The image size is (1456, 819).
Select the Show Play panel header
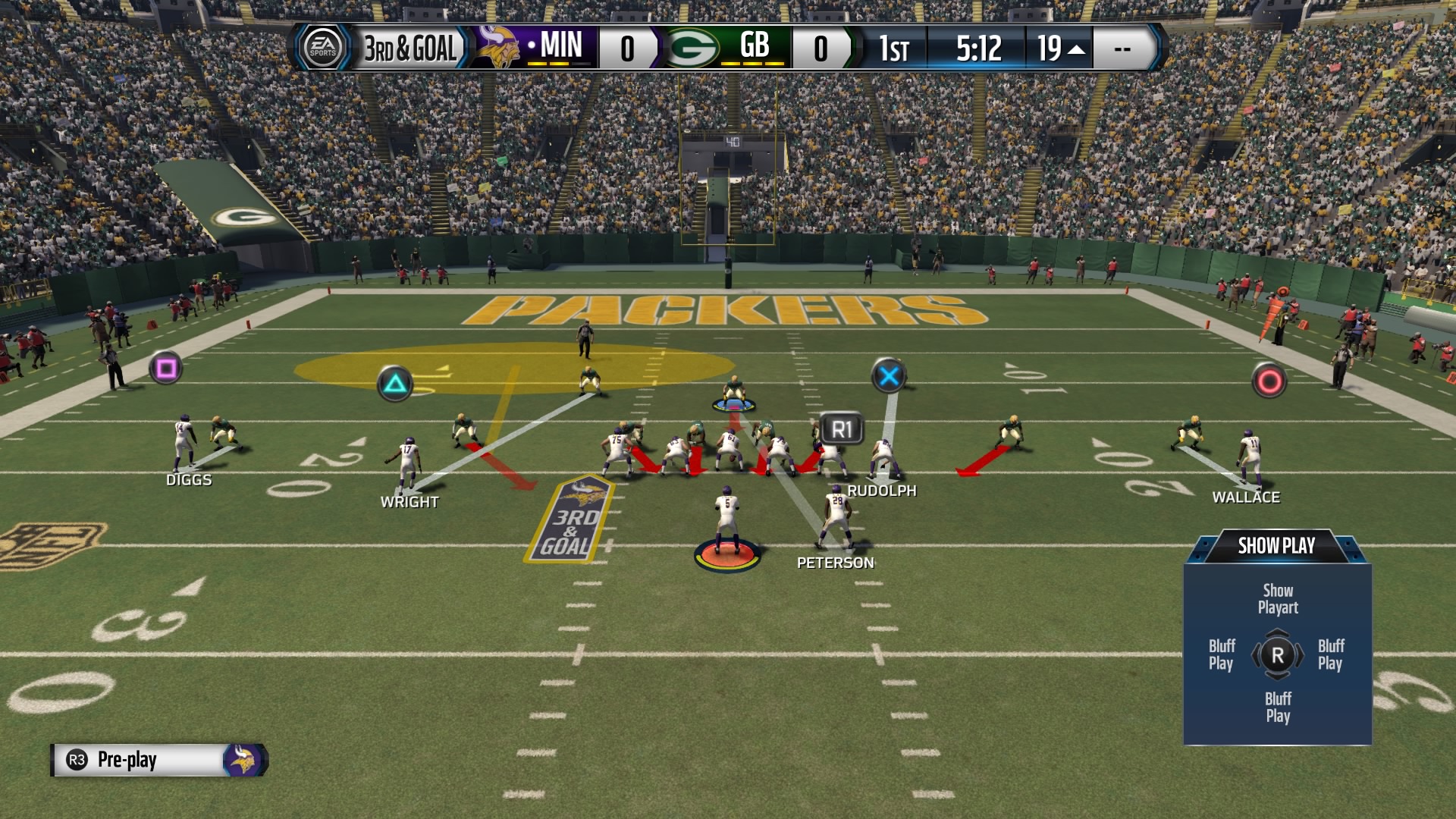click(1277, 545)
